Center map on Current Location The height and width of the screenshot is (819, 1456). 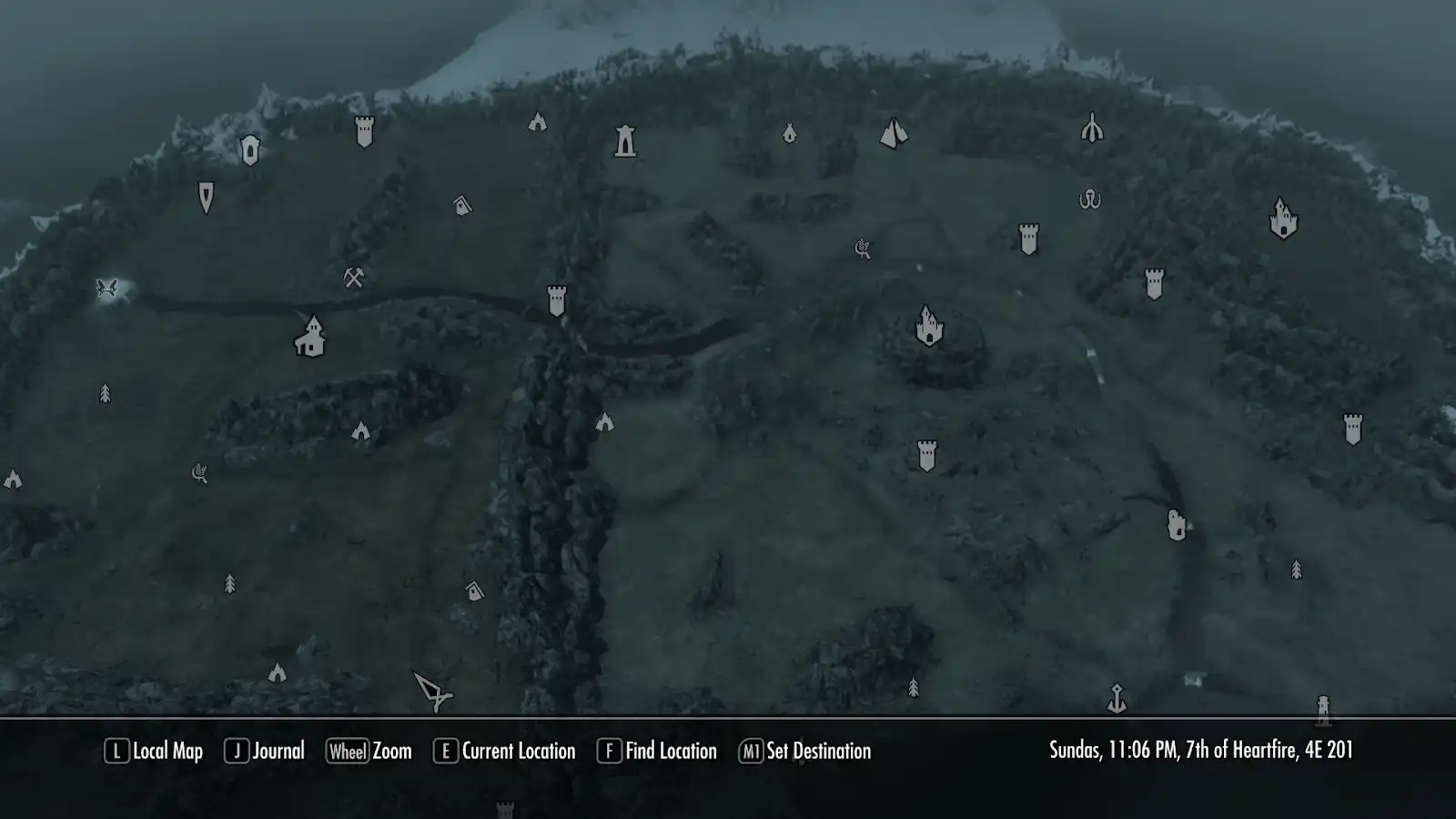click(505, 751)
